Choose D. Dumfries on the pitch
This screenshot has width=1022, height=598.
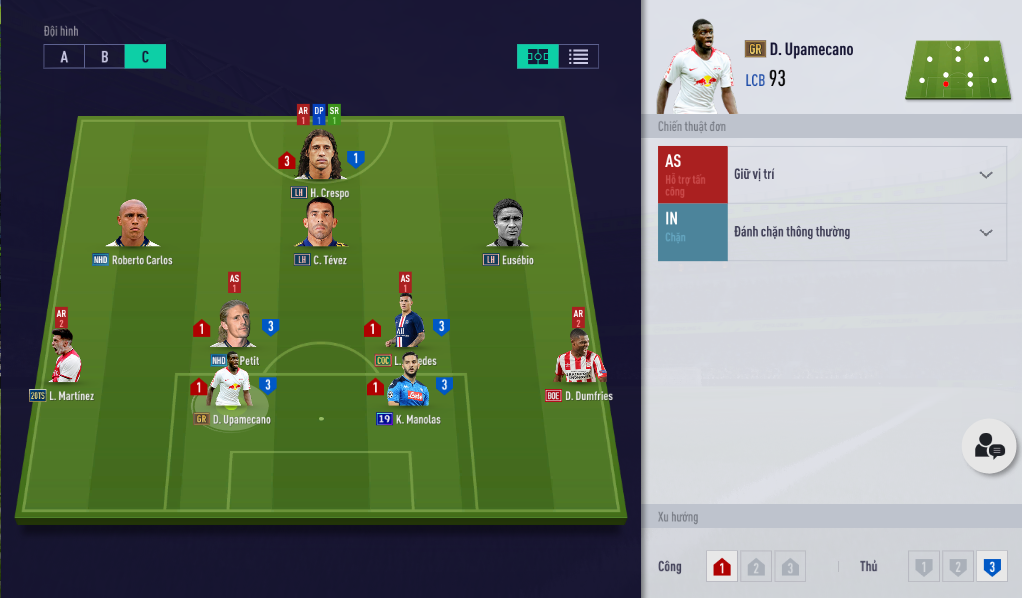[x=578, y=358]
